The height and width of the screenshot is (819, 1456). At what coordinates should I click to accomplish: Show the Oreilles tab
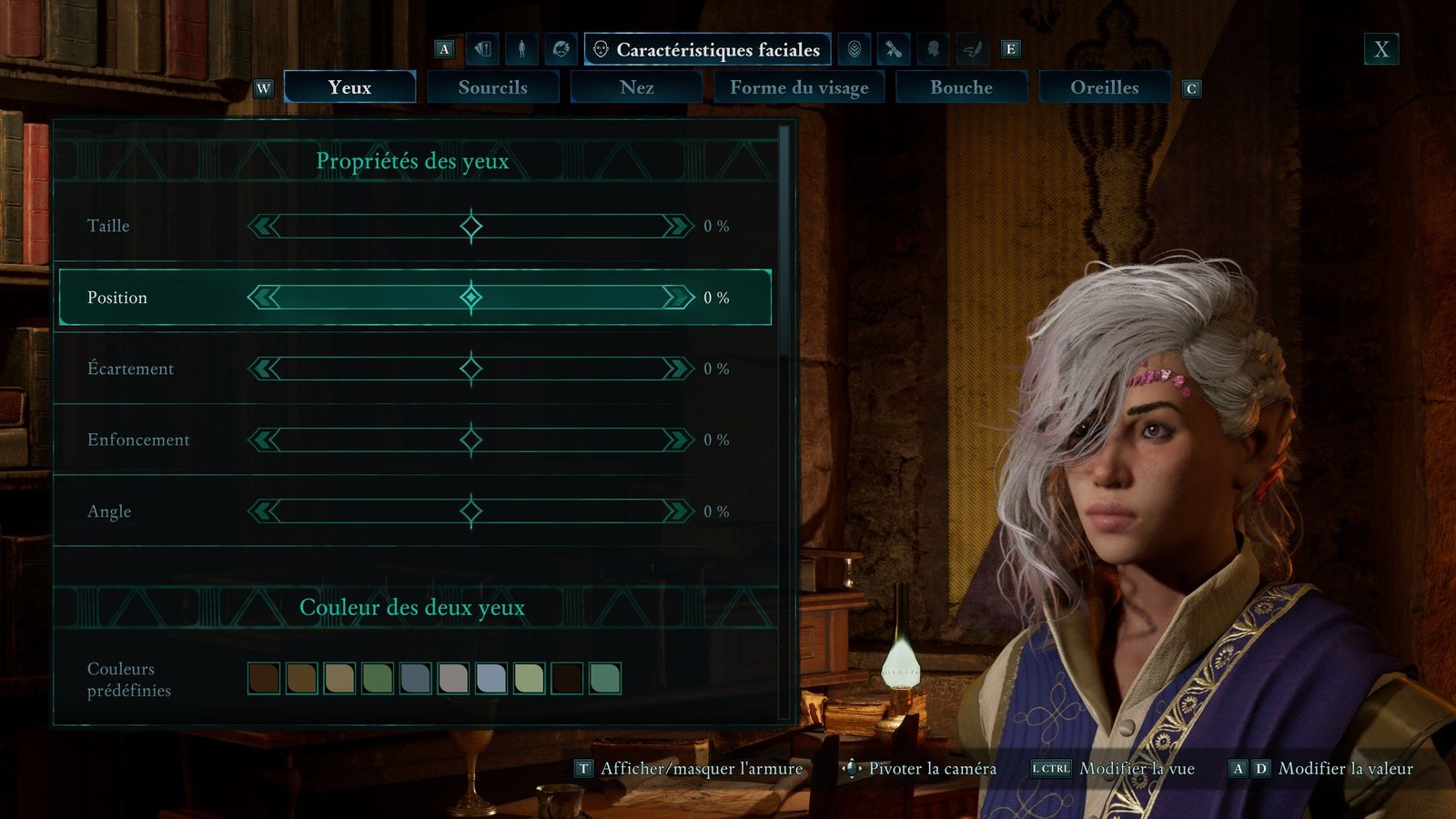pos(1104,87)
